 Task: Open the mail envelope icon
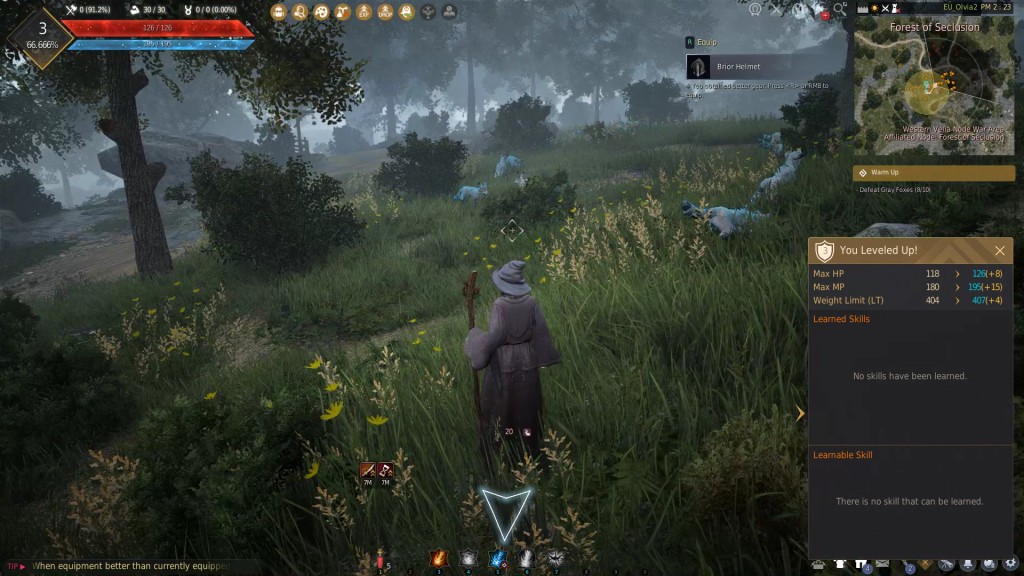(883, 566)
